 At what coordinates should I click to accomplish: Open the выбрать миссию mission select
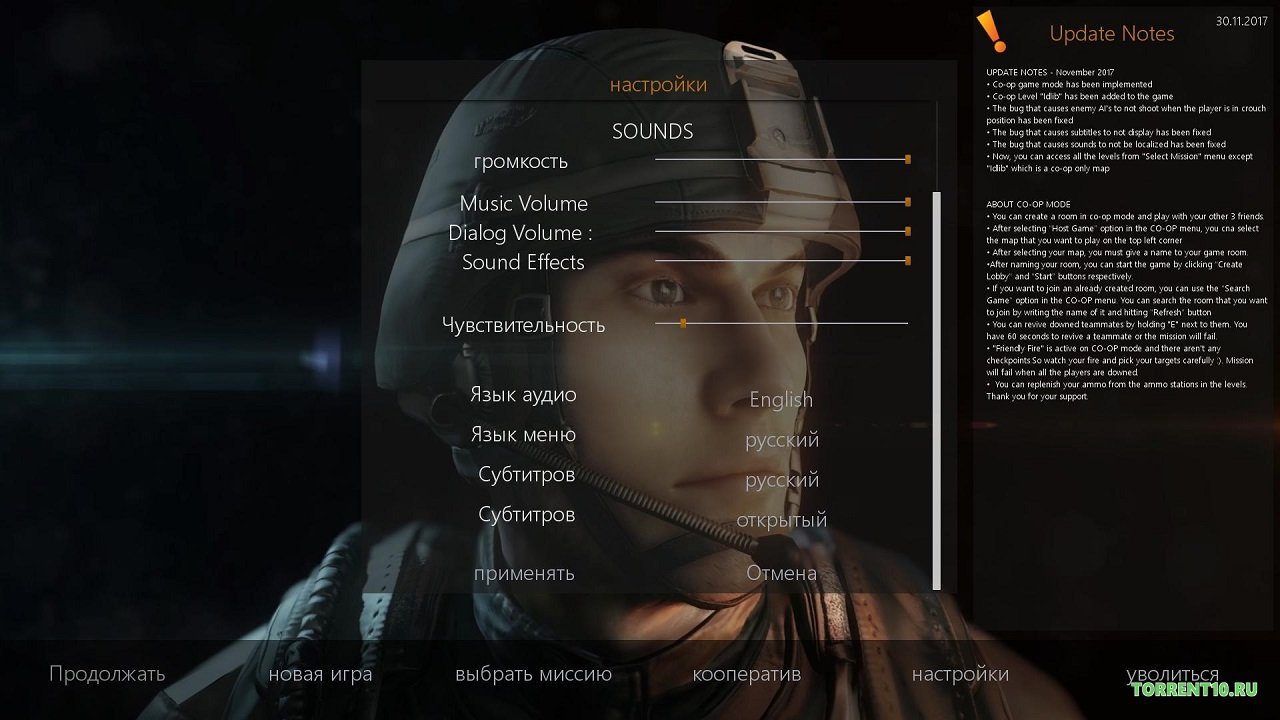click(533, 674)
